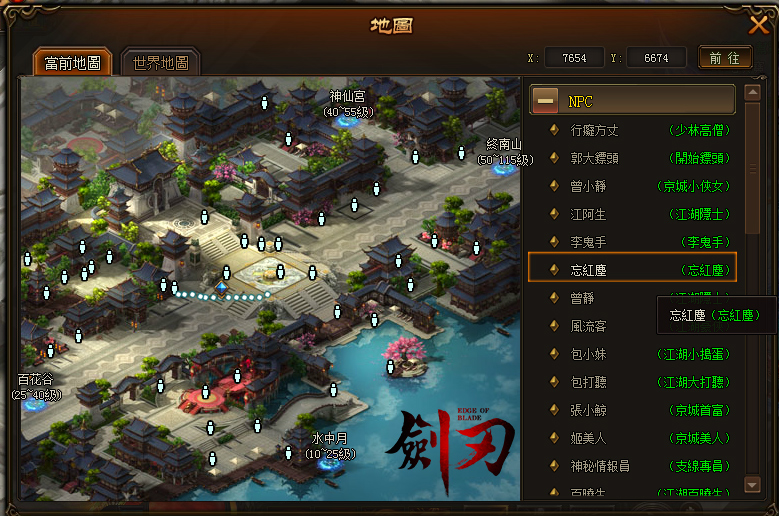Screen dimensions: 779x516
Task: Close the map window
Action: click(758, 26)
